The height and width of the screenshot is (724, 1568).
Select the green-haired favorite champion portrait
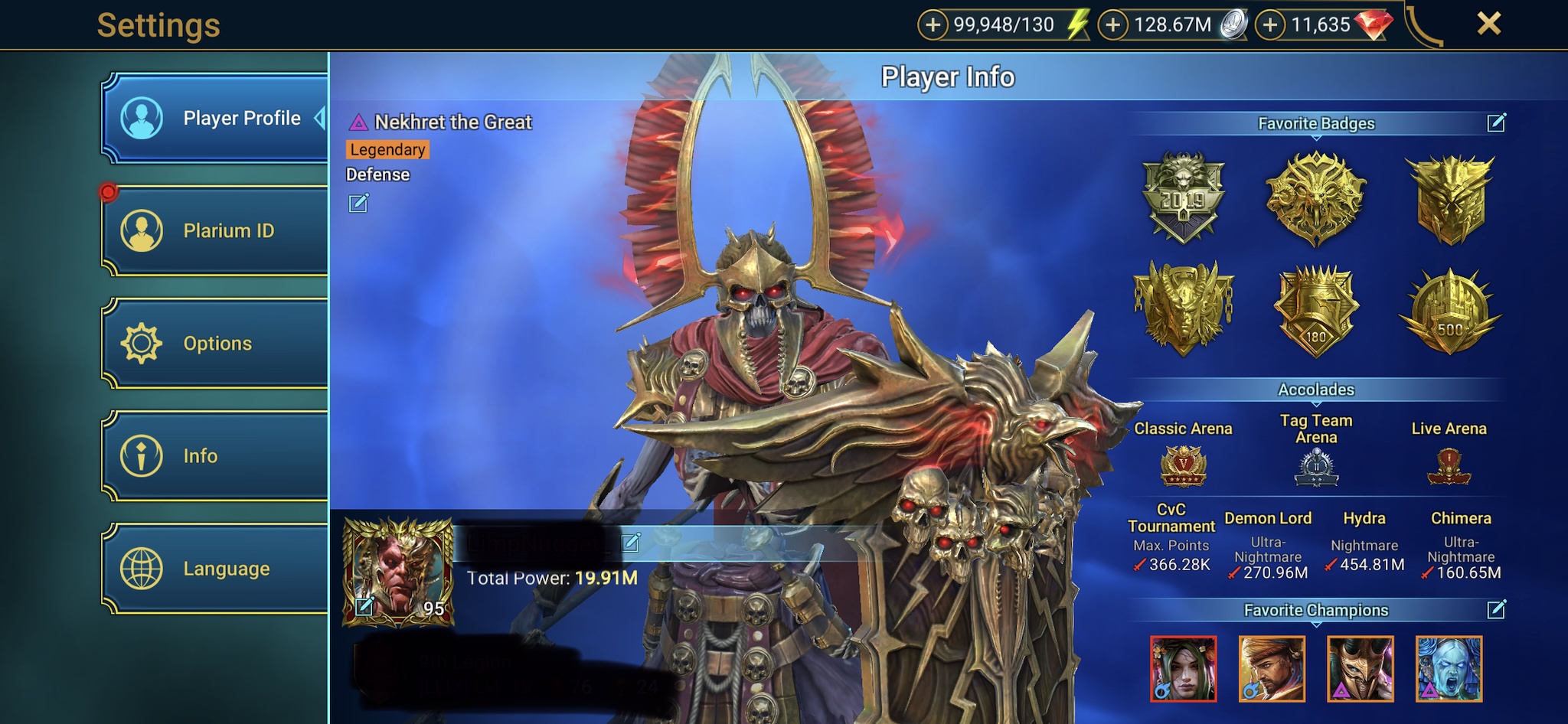[x=1183, y=669]
